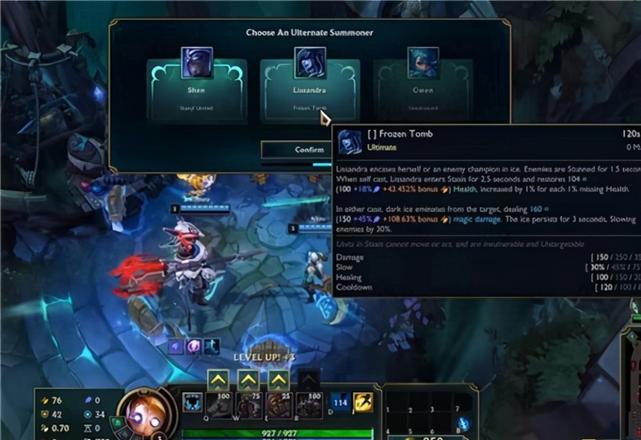641x440 pixels.
Task: Activate the Flash summoner spell
Action: [x=365, y=402]
